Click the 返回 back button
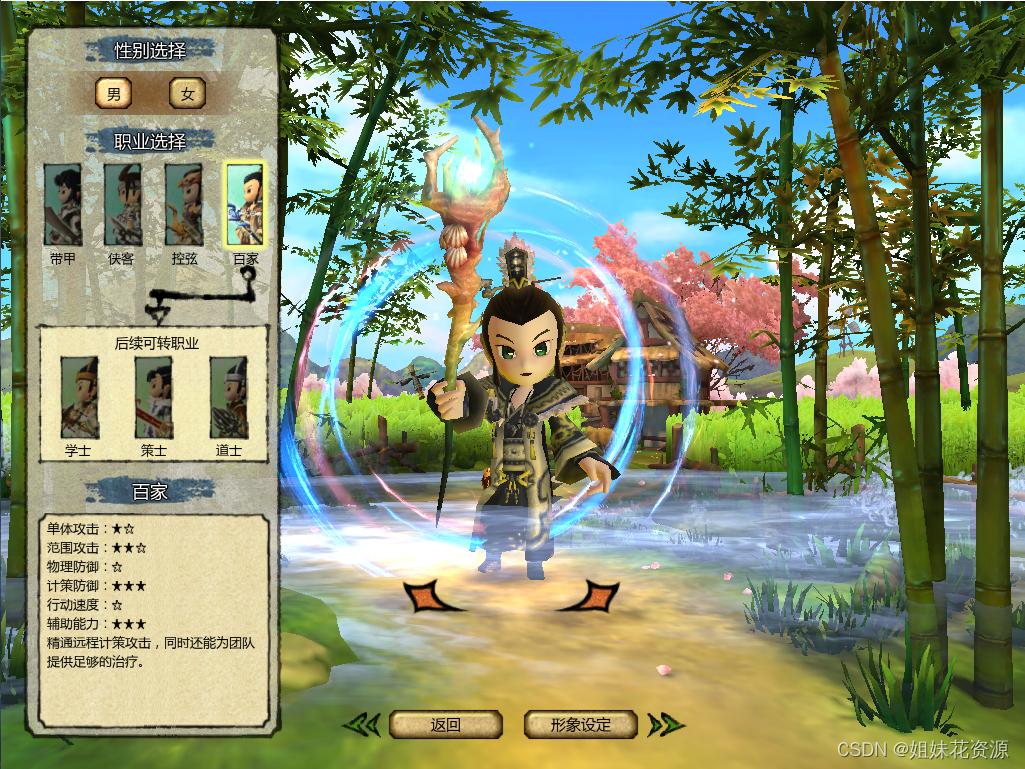 pos(445,725)
